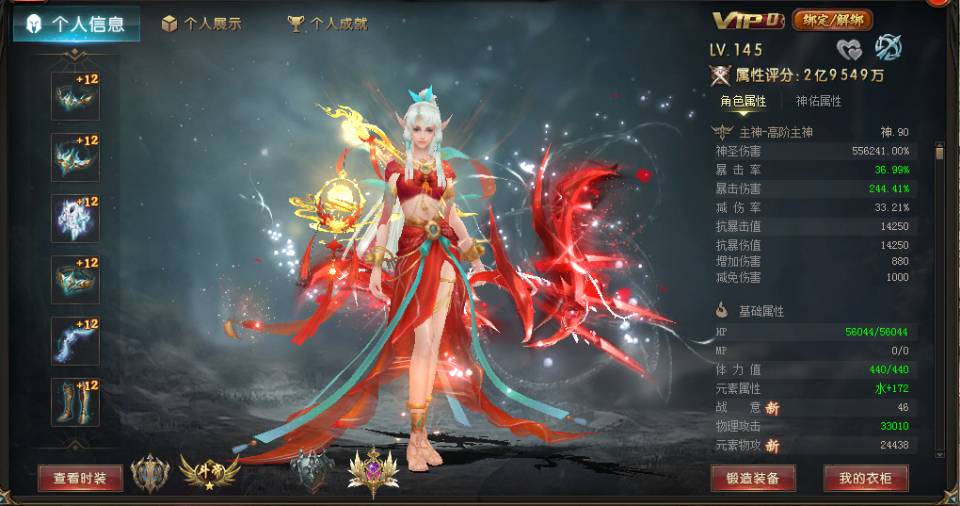Click the 斗帝 winged title badge
The height and width of the screenshot is (506, 960).
(x=208, y=470)
